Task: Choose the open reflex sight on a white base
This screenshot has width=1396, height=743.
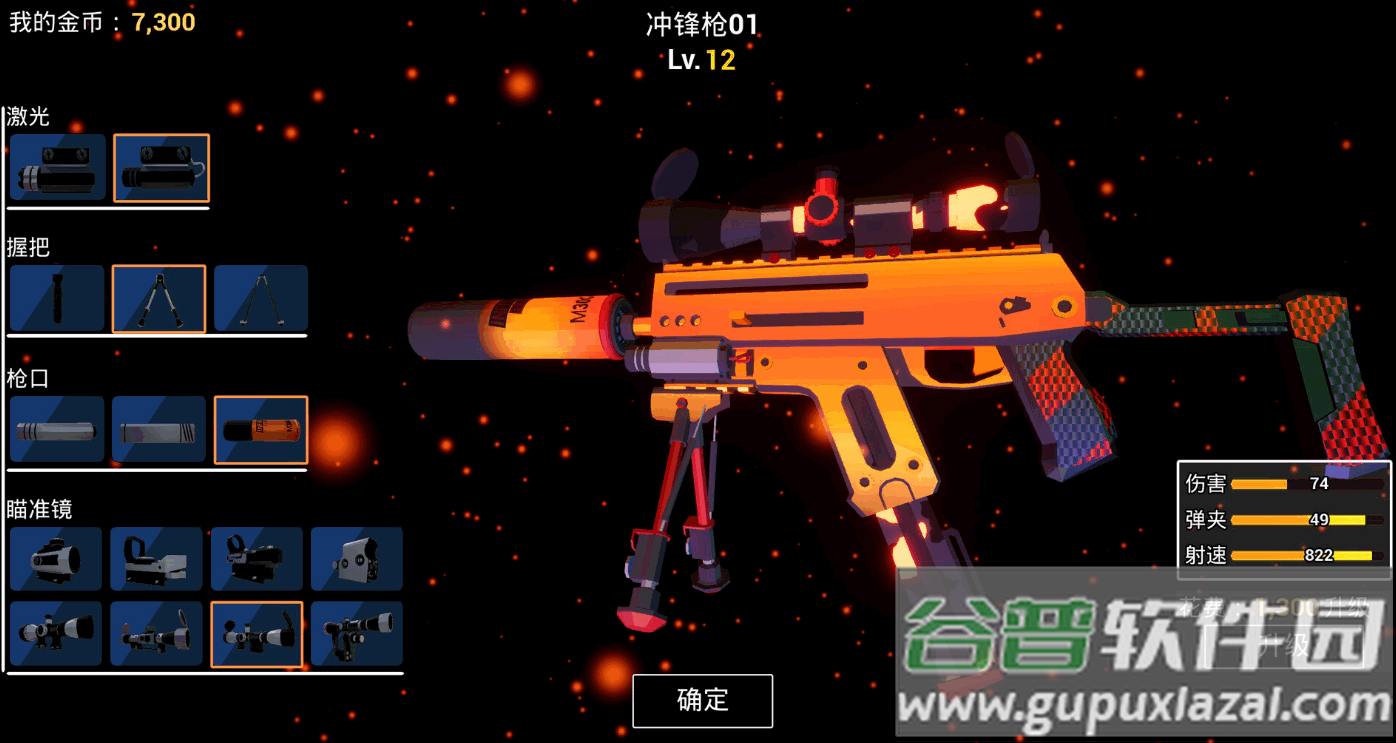Action: click(156, 559)
